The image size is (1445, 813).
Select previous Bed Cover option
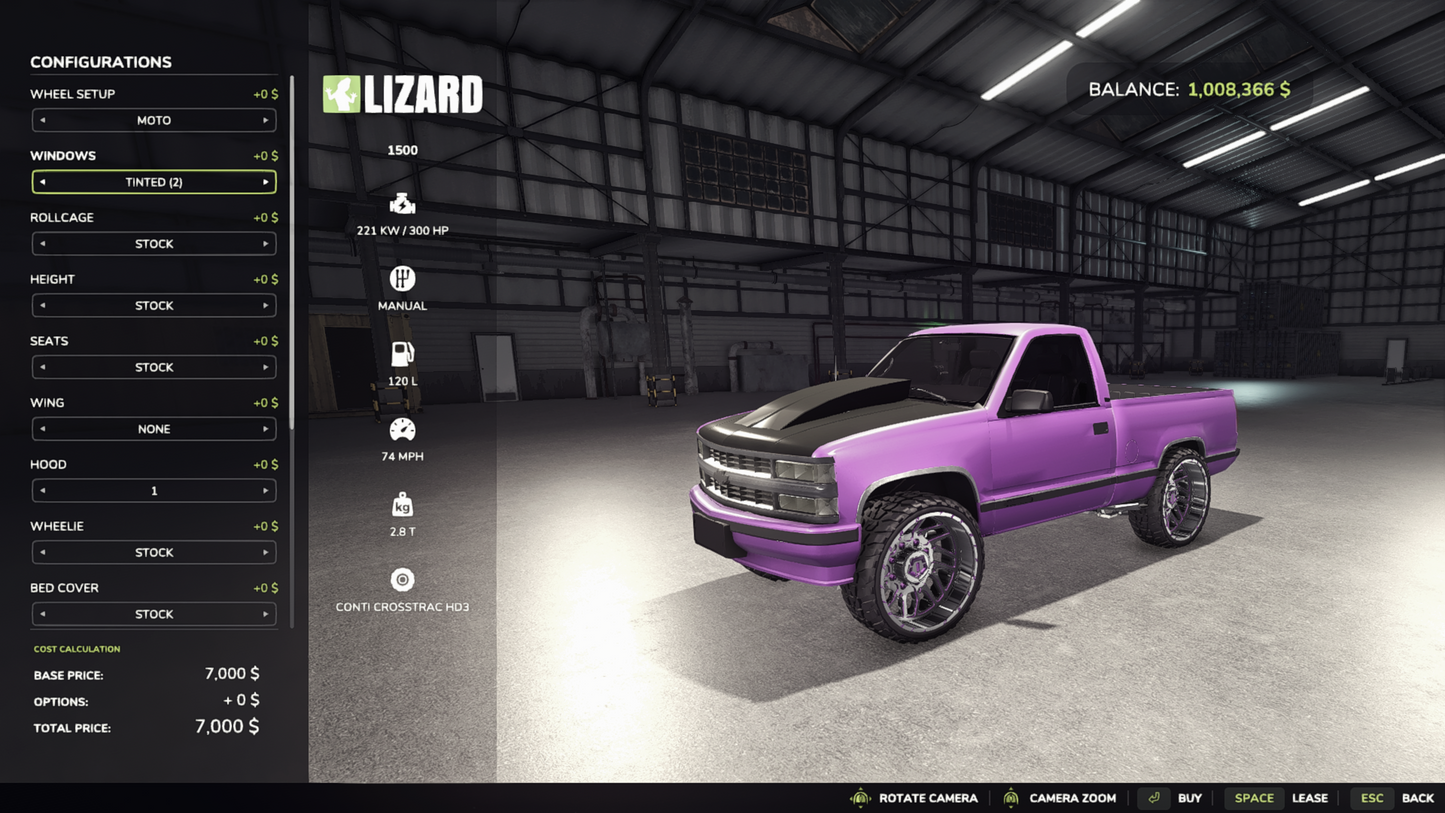(43, 614)
